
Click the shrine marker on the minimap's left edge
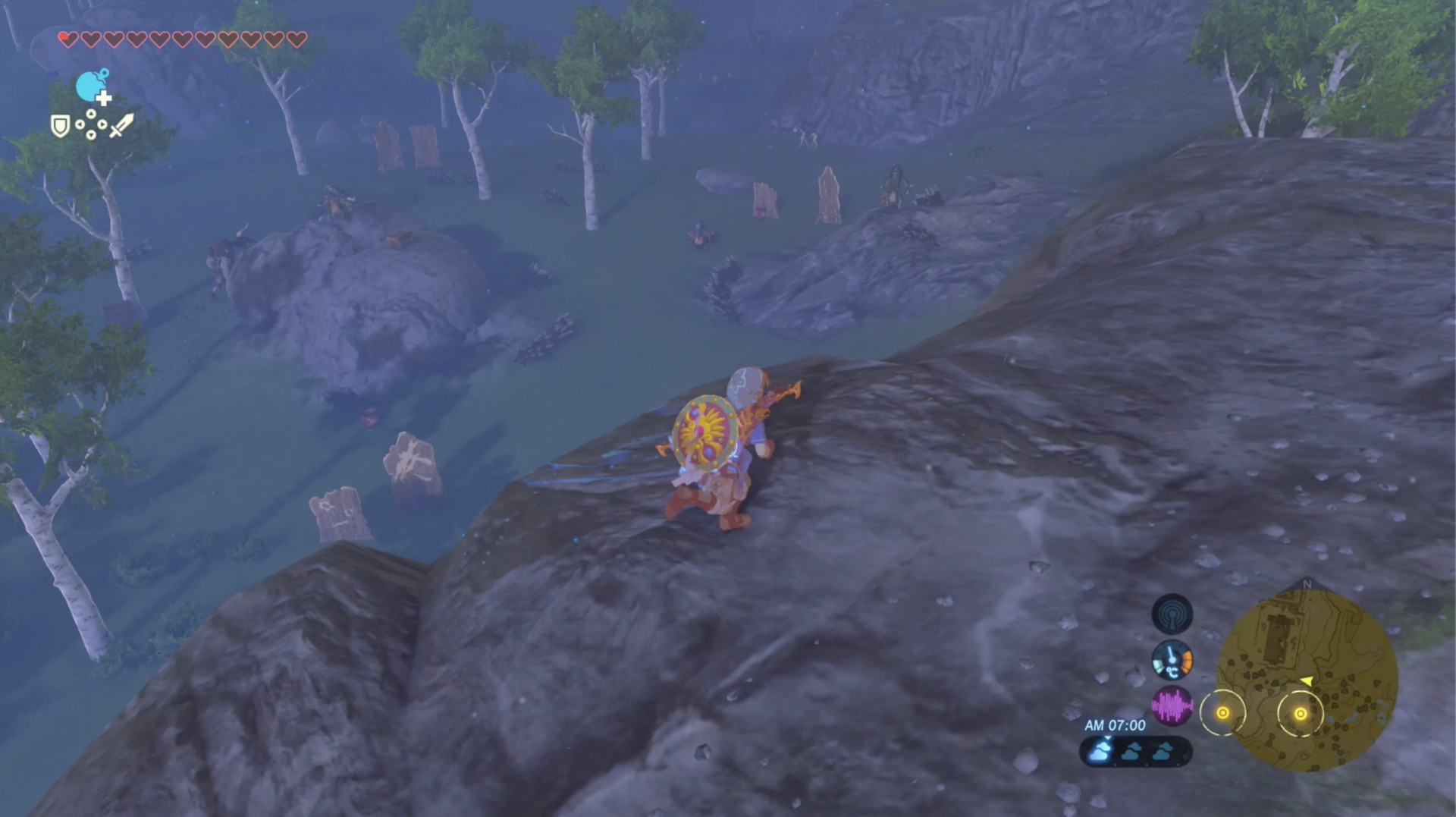point(1222,713)
